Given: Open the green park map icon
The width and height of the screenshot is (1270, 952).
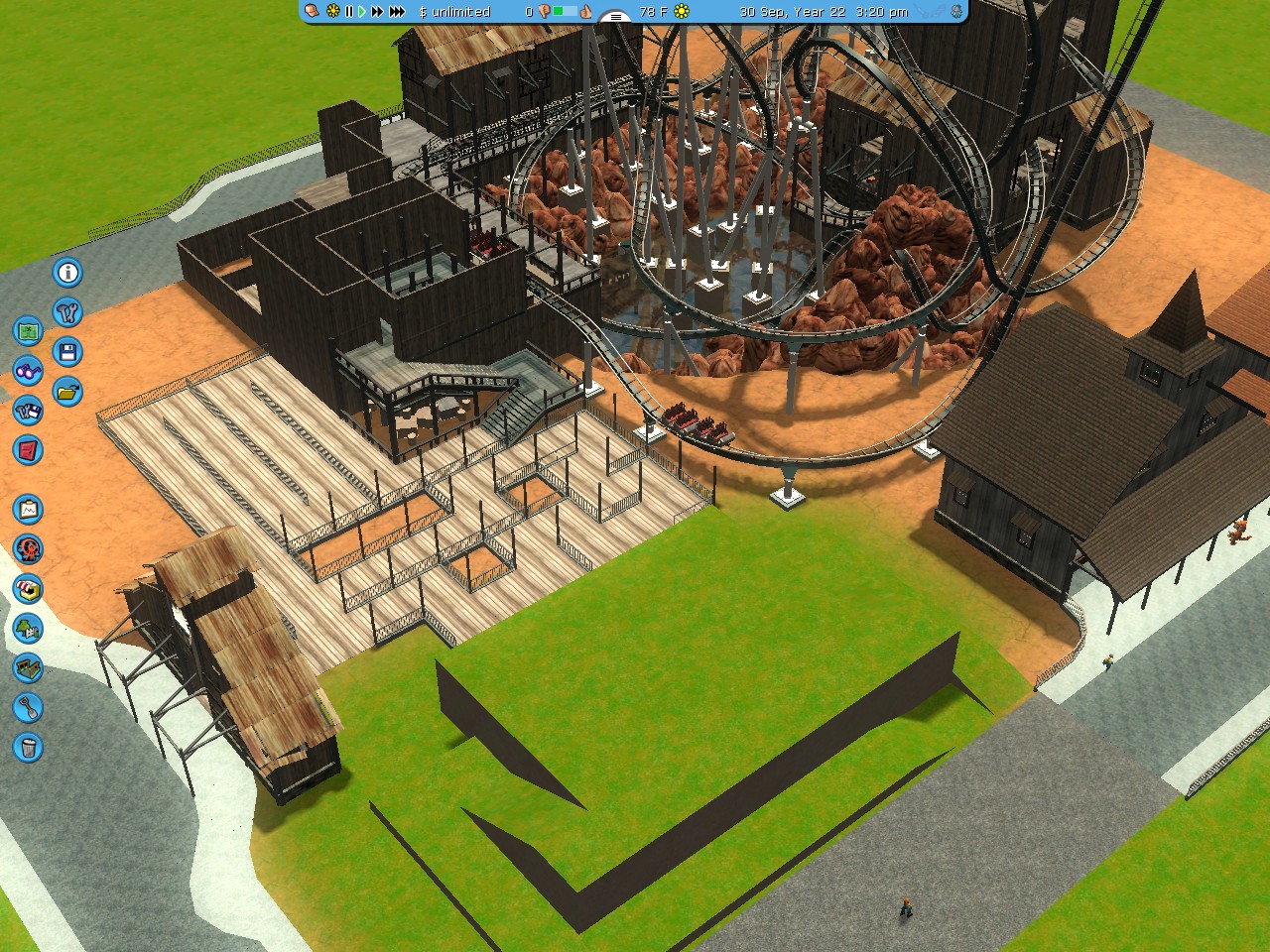Looking at the screenshot, I should click(28, 330).
